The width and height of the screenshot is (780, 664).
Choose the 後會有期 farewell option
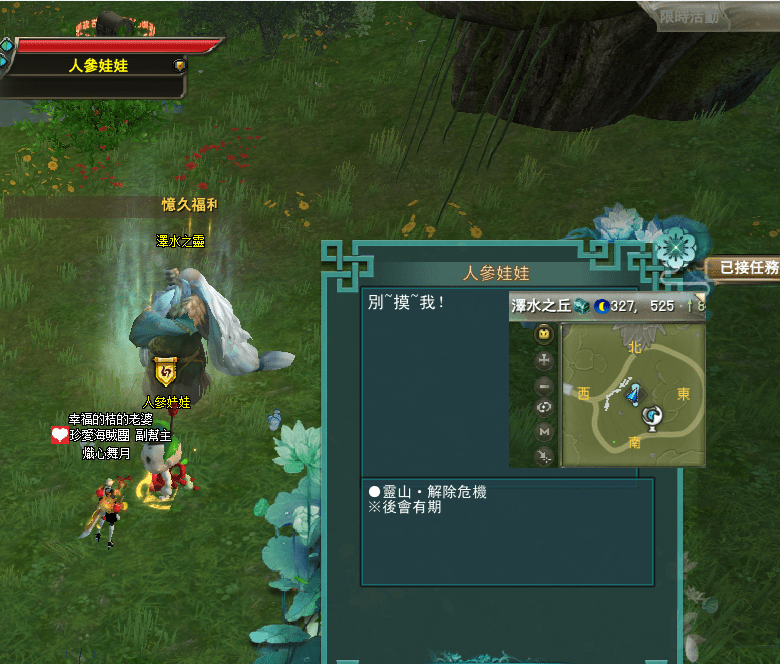click(405, 507)
